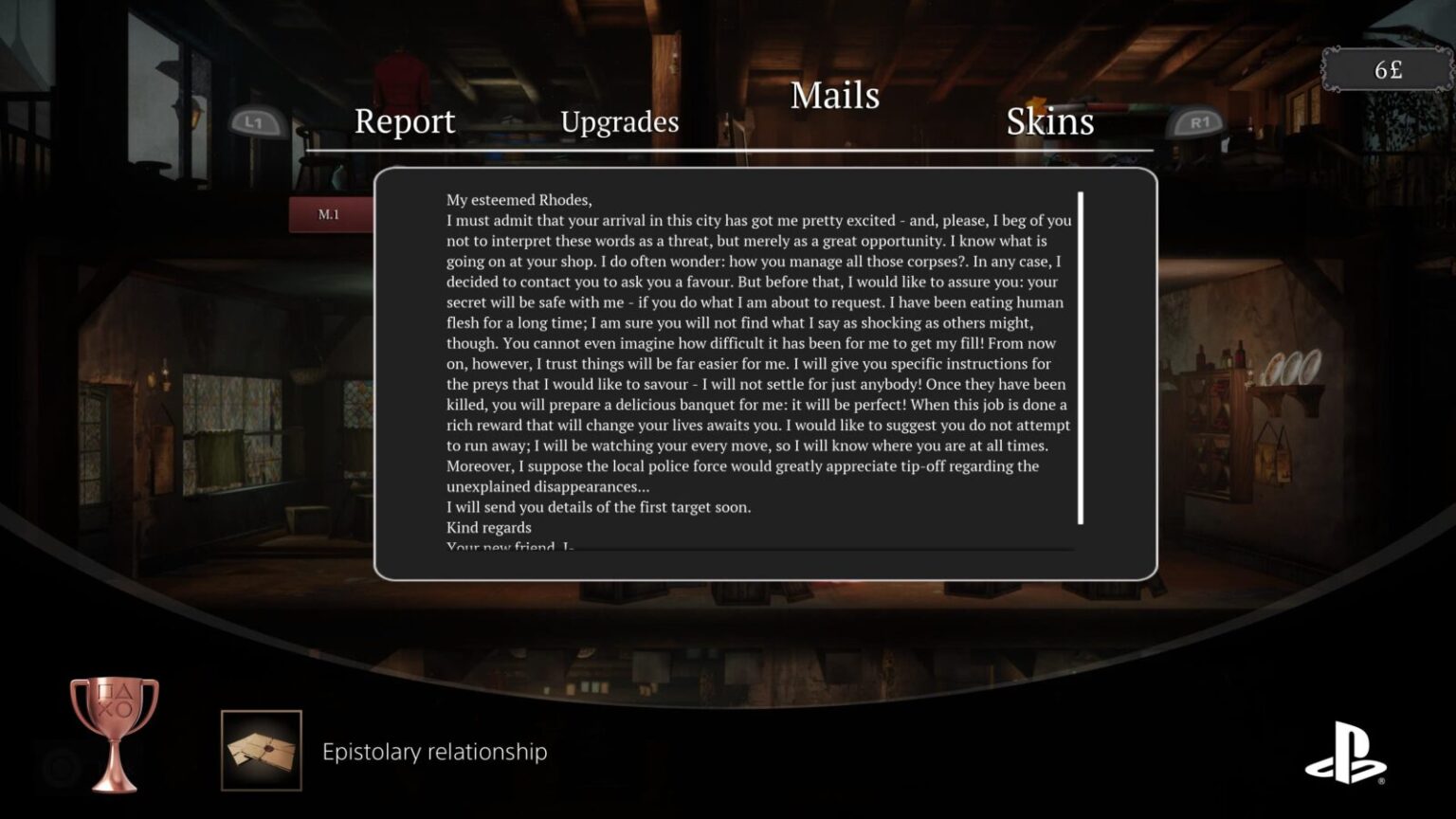This screenshot has height=819, width=1456.
Task: Click the Your new friend signature line
Action: pos(509,546)
